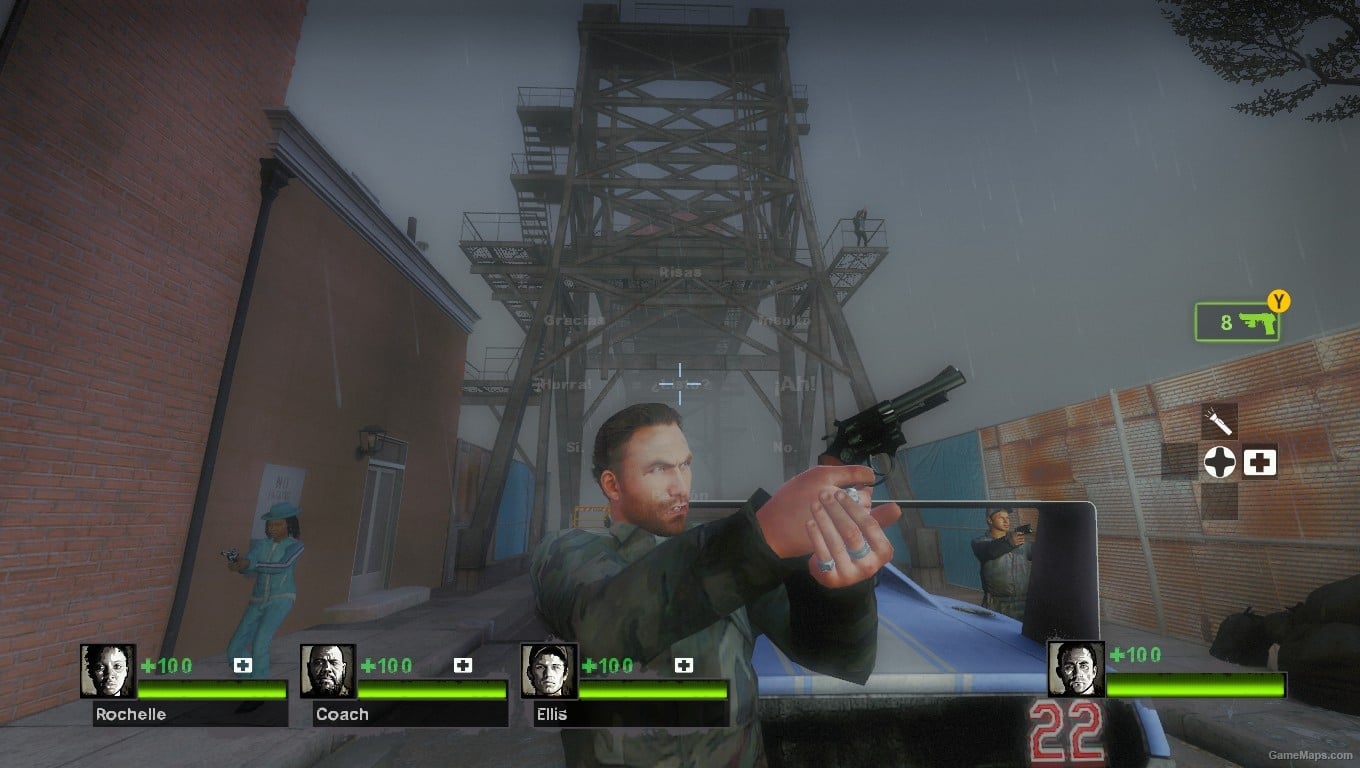Click Rochelle's portrait in the HUD
Image resolution: width=1360 pixels, height=768 pixels.
click(105, 672)
